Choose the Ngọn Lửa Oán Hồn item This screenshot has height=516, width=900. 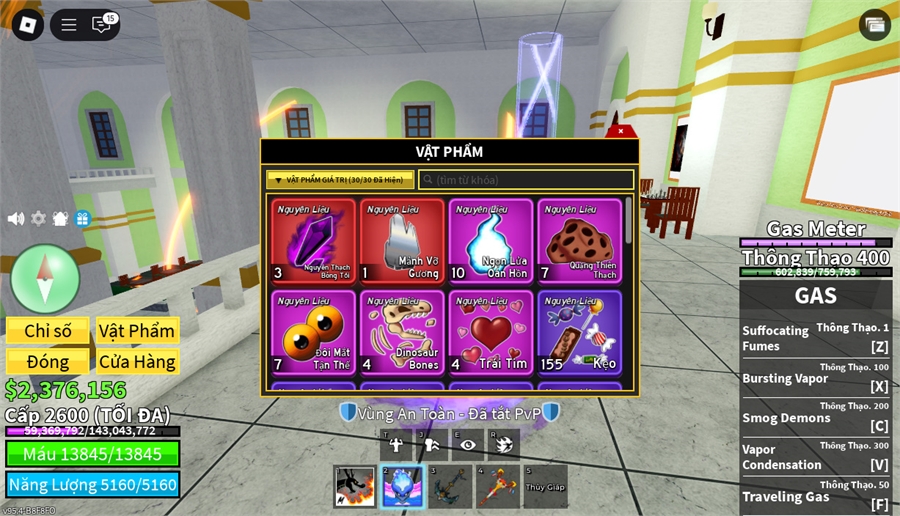tap(491, 241)
